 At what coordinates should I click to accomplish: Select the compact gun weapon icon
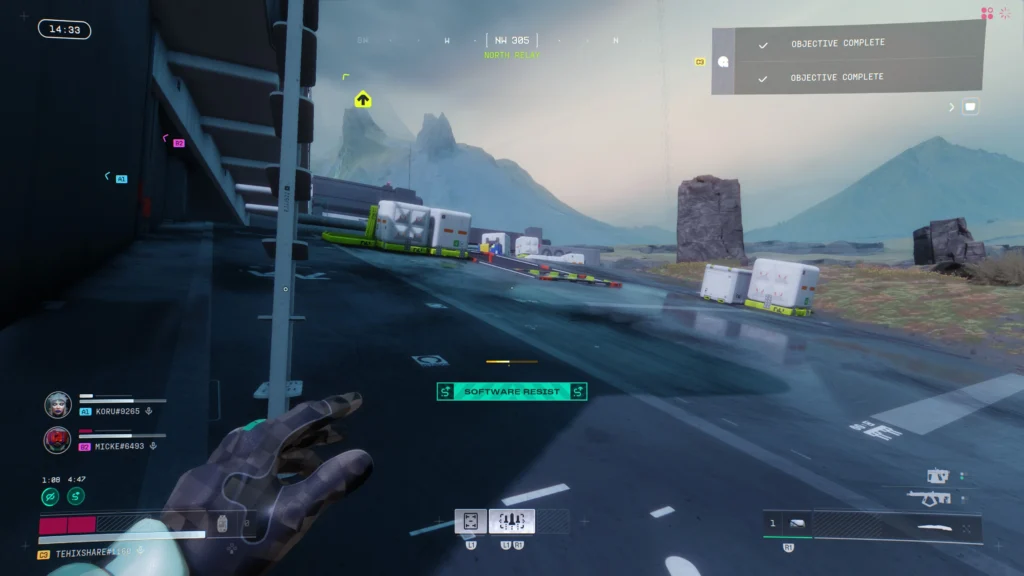pyautogui.click(x=938, y=476)
